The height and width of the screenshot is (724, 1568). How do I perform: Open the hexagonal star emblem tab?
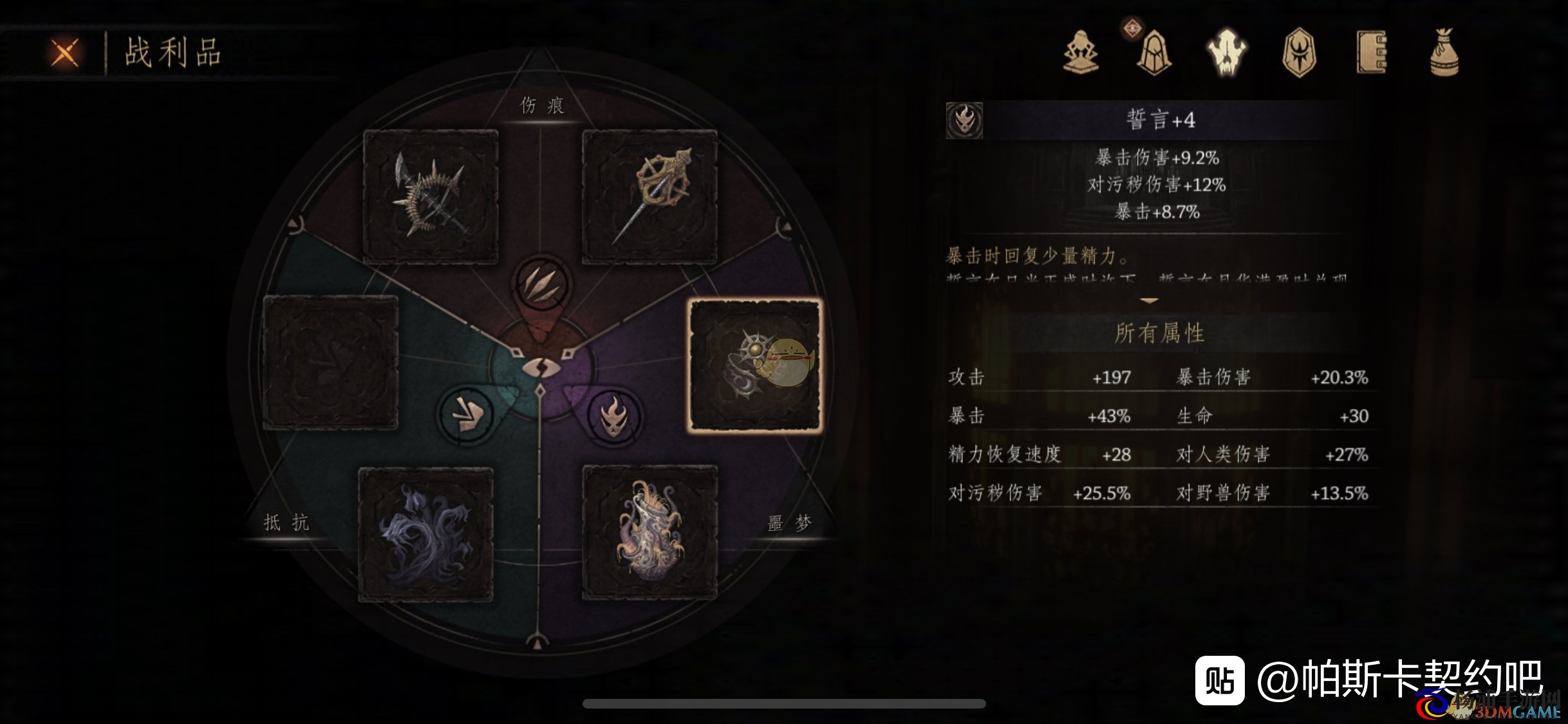pyautogui.click(x=1299, y=53)
